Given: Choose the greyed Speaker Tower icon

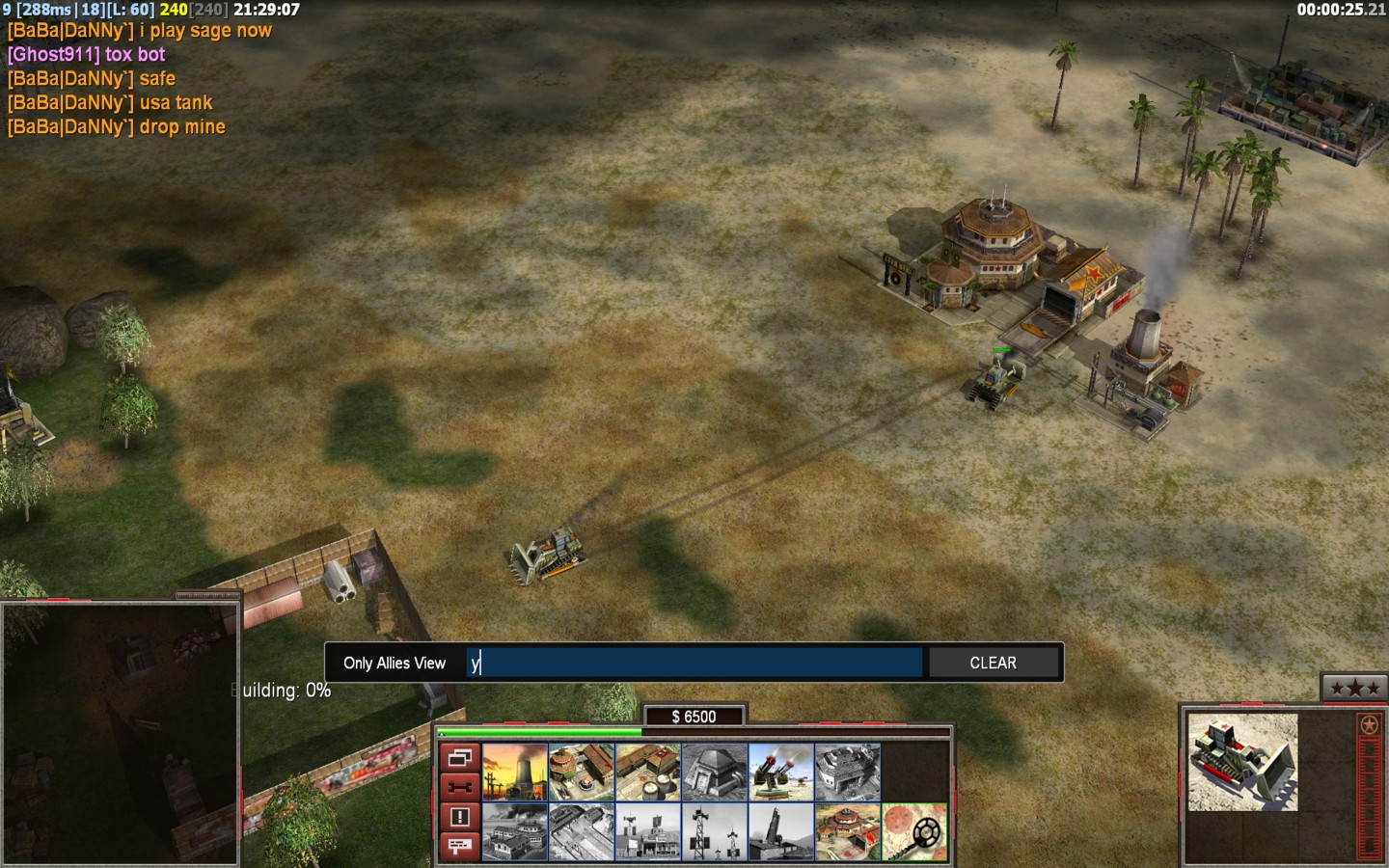Looking at the screenshot, I should click(x=715, y=832).
